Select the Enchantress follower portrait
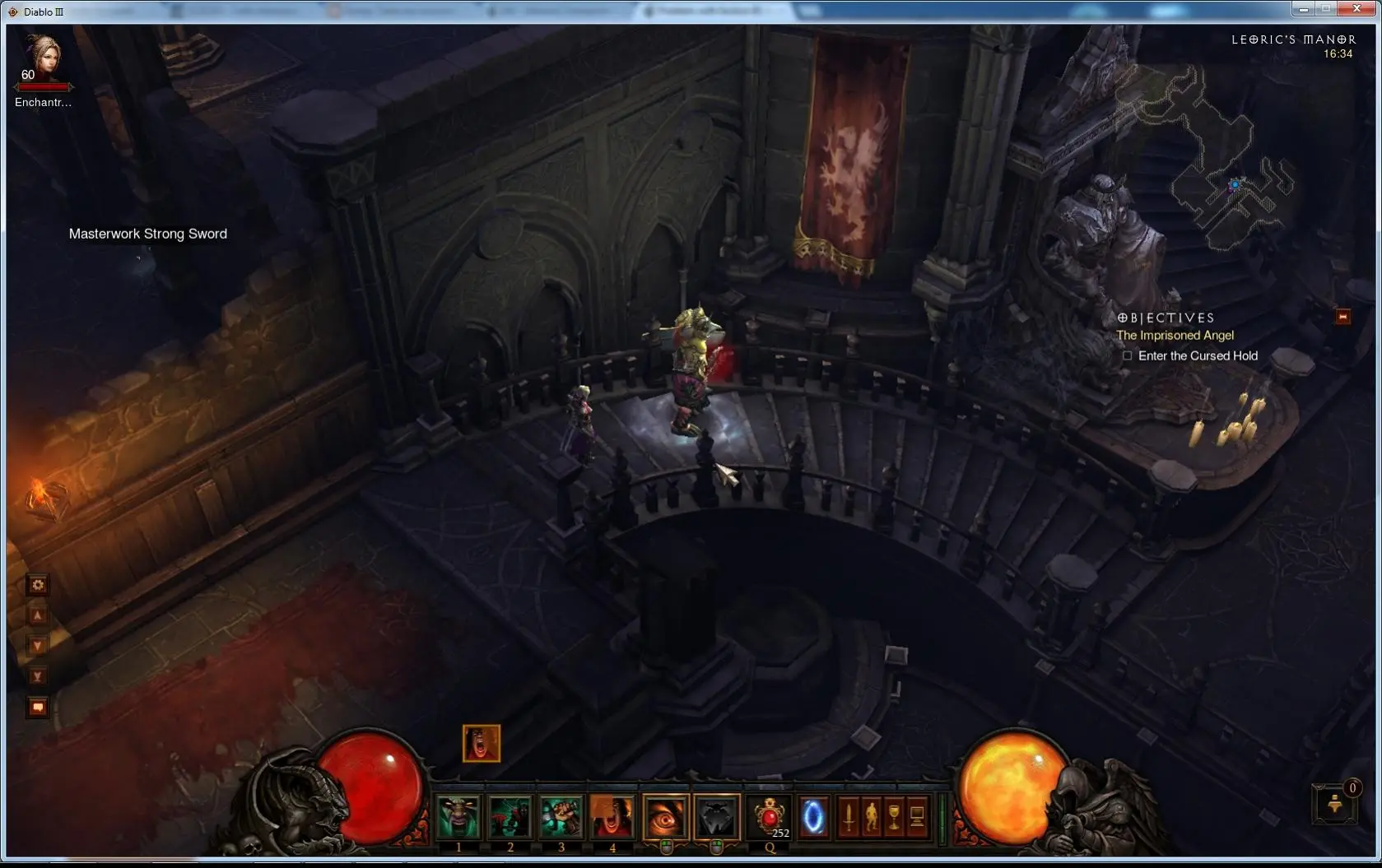The height and width of the screenshot is (868, 1382). coord(43,58)
